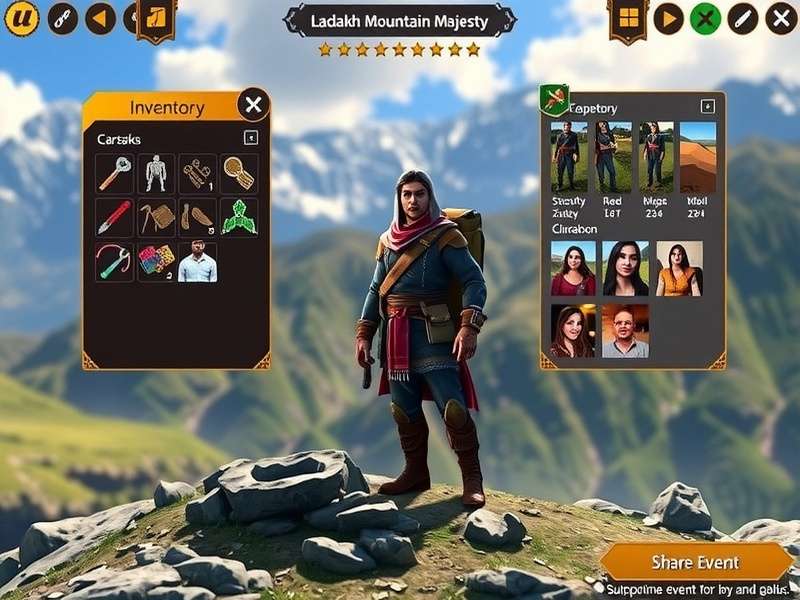800x600 pixels.
Task: Open the pencil edit button
Action: (x=742, y=18)
